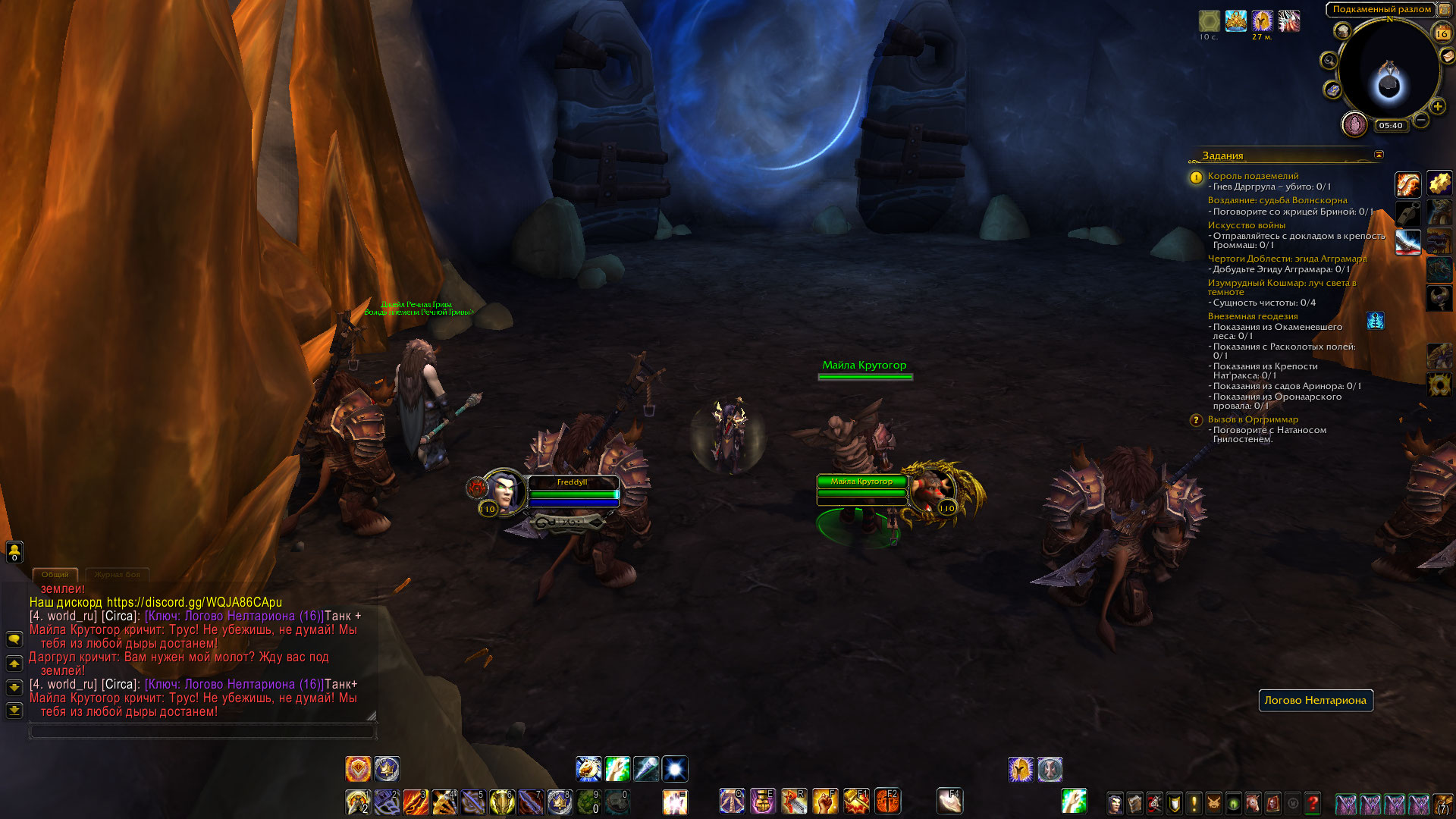Screen dimensions: 1456x819
Task: Switch to the Общий chat tab
Action: point(55,575)
